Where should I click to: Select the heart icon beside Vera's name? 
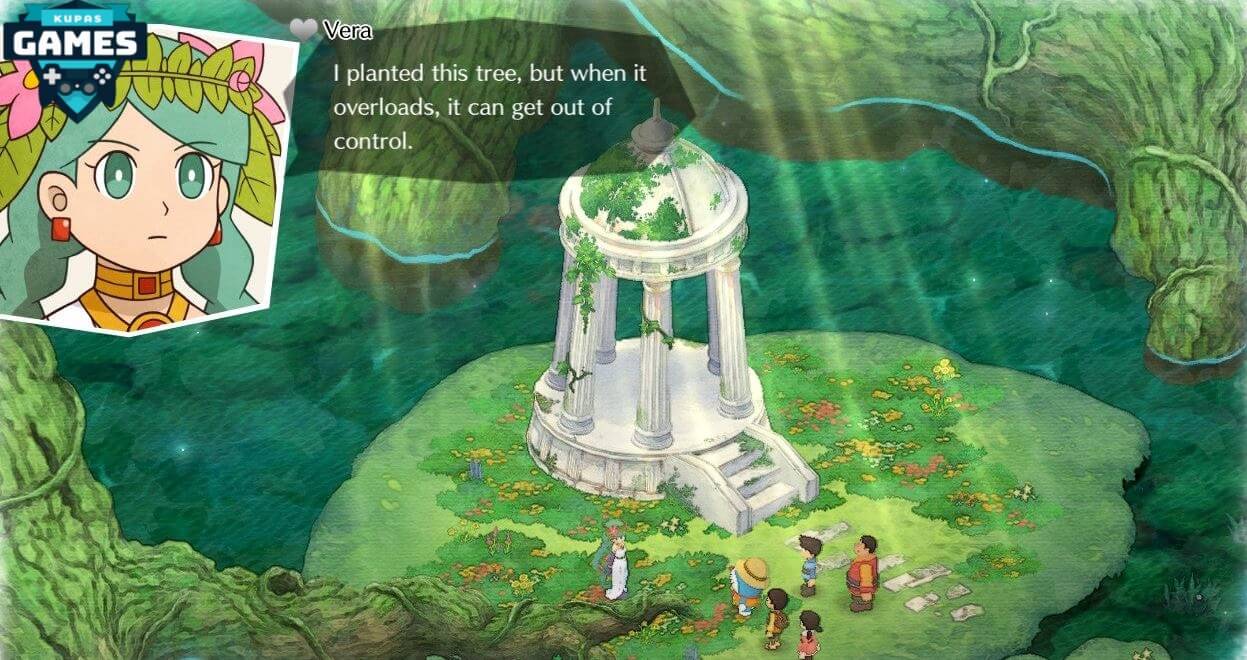tap(304, 30)
